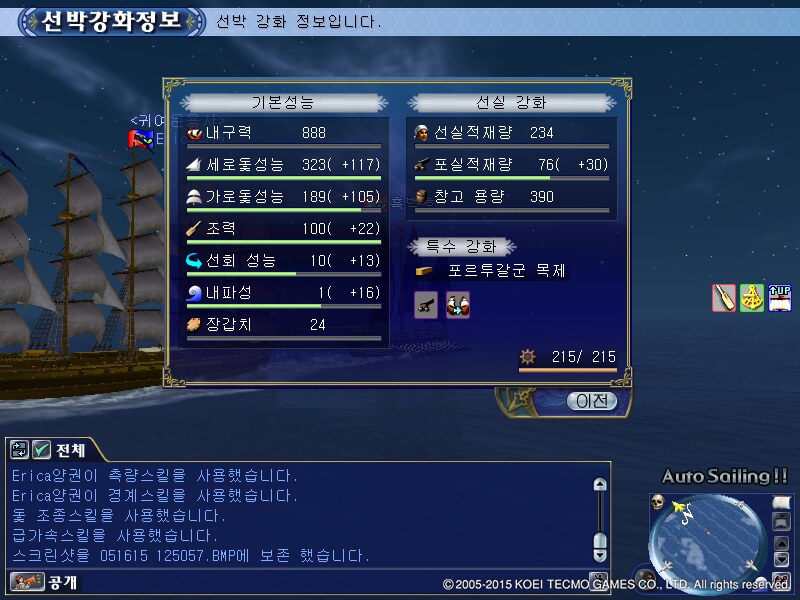Click the chat window swap arrows icon
The height and width of the screenshot is (600, 800).
[20, 450]
